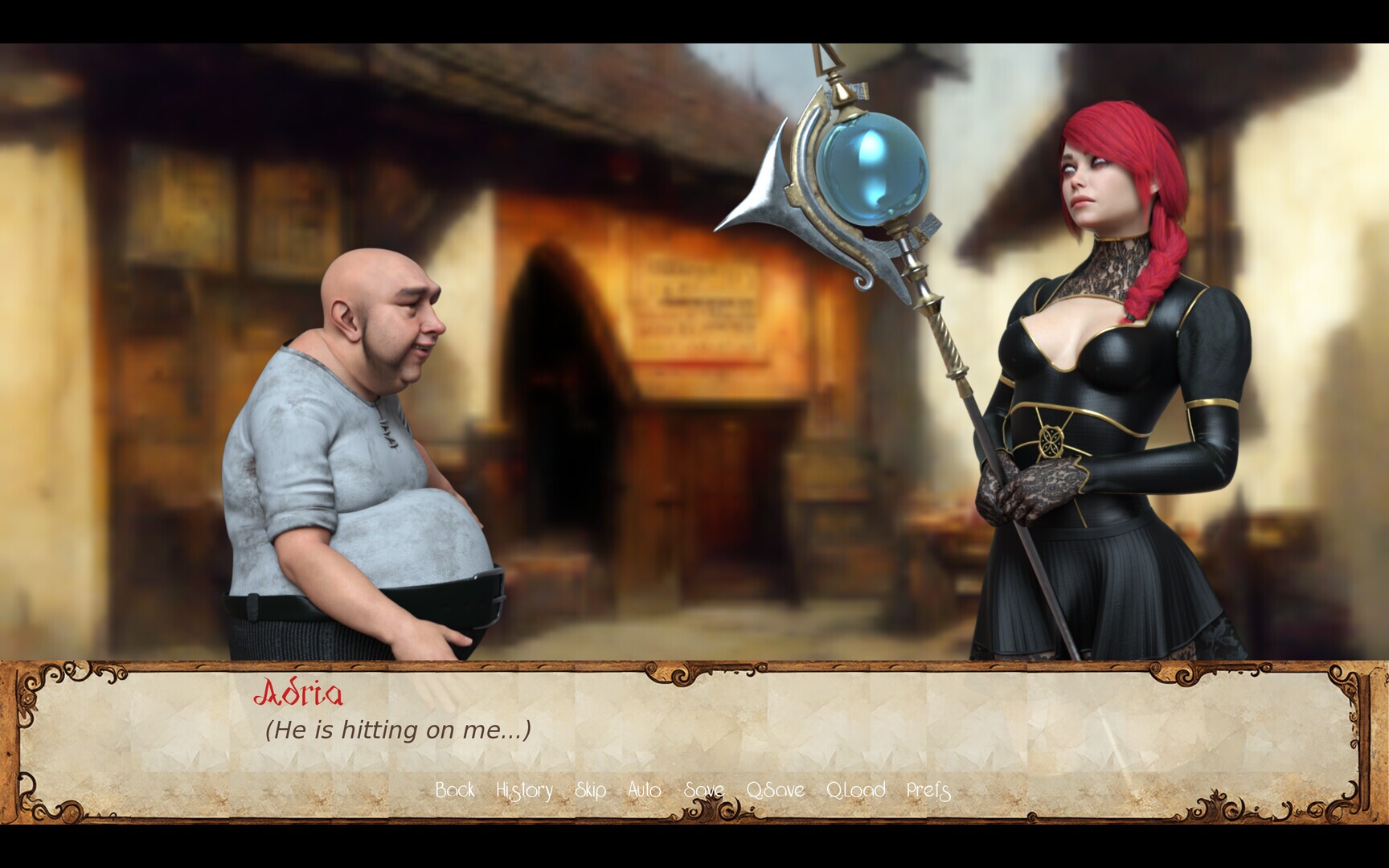Load the latest quick save via Q.Load
Image resolution: width=1389 pixels, height=868 pixels.
856,791
